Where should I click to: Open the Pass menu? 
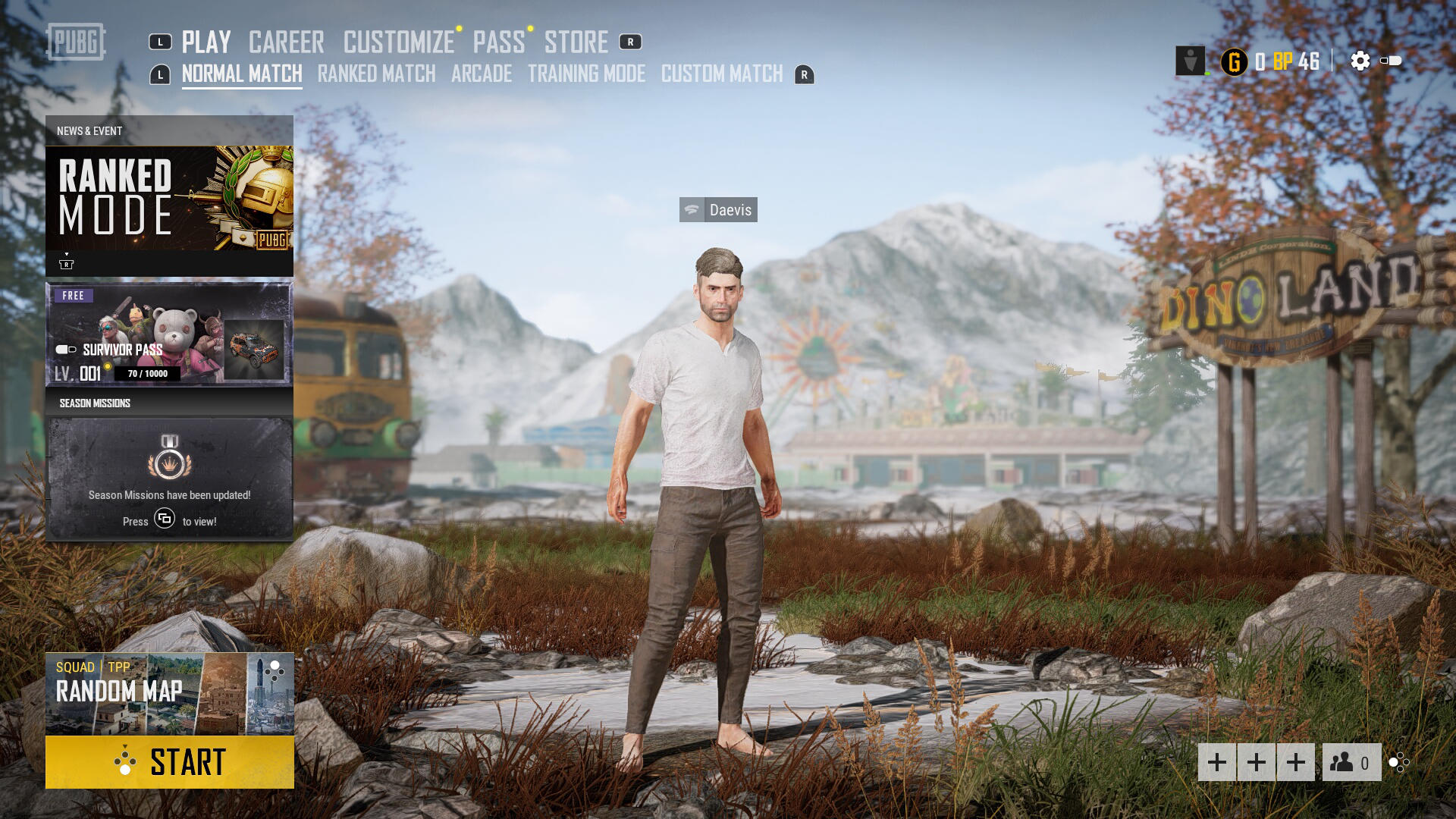pyautogui.click(x=498, y=42)
